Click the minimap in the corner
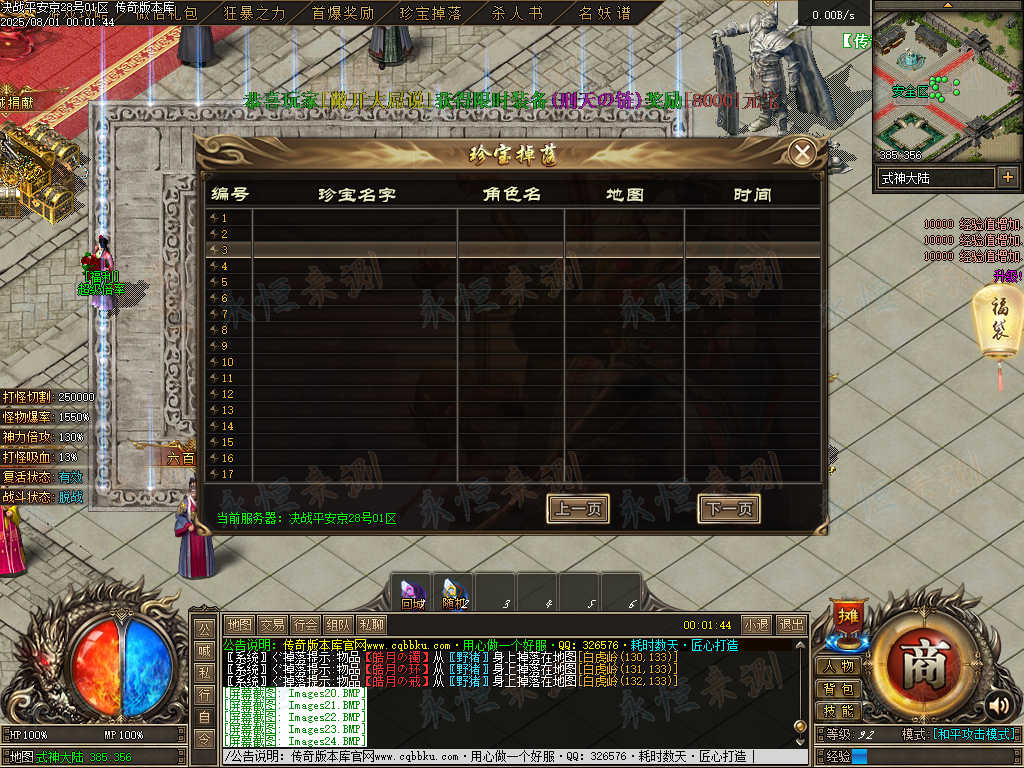The height and width of the screenshot is (768, 1024). pos(945,85)
